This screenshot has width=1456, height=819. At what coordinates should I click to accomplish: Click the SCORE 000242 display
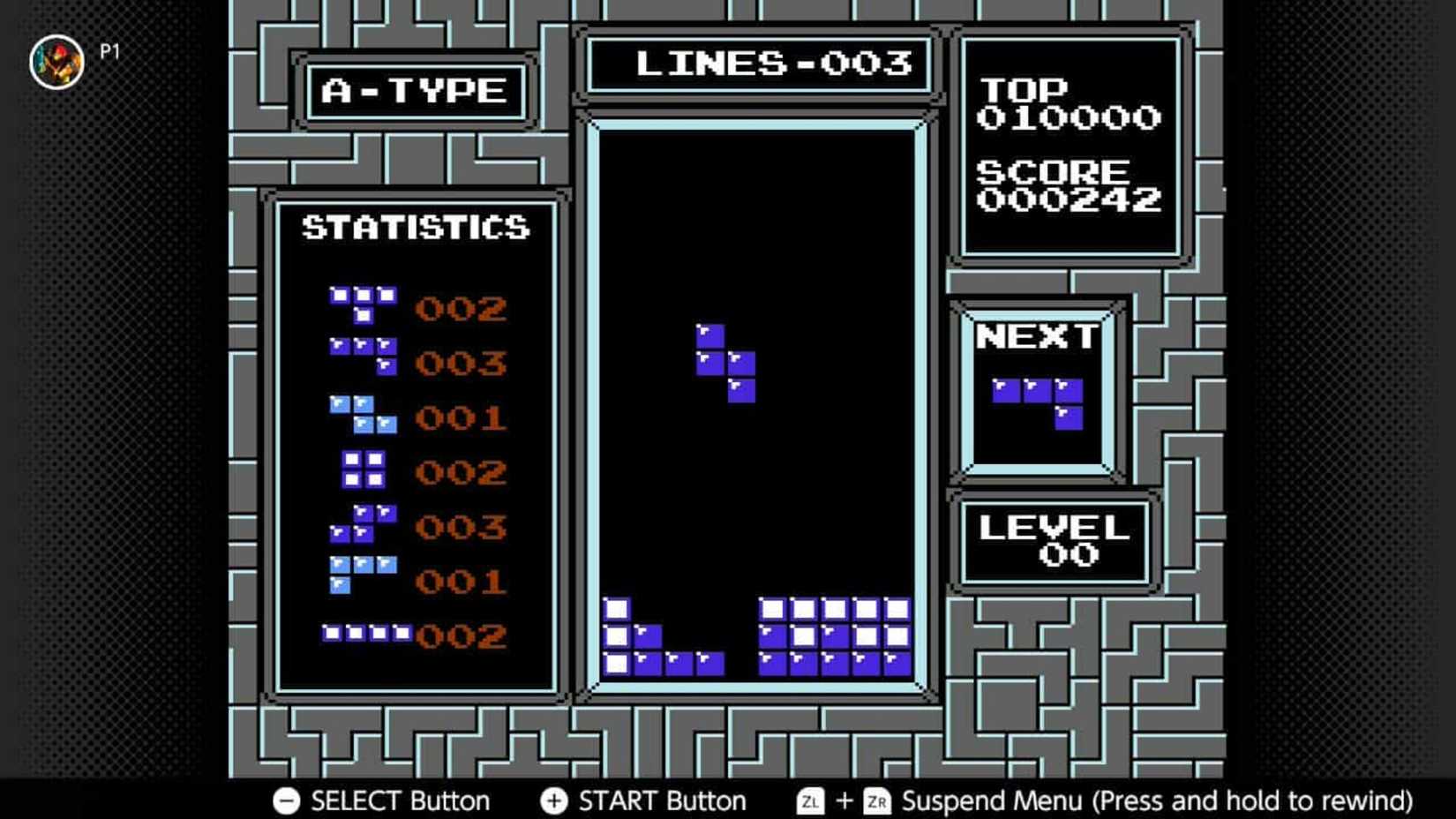pyautogui.click(x=1069, y=185)
